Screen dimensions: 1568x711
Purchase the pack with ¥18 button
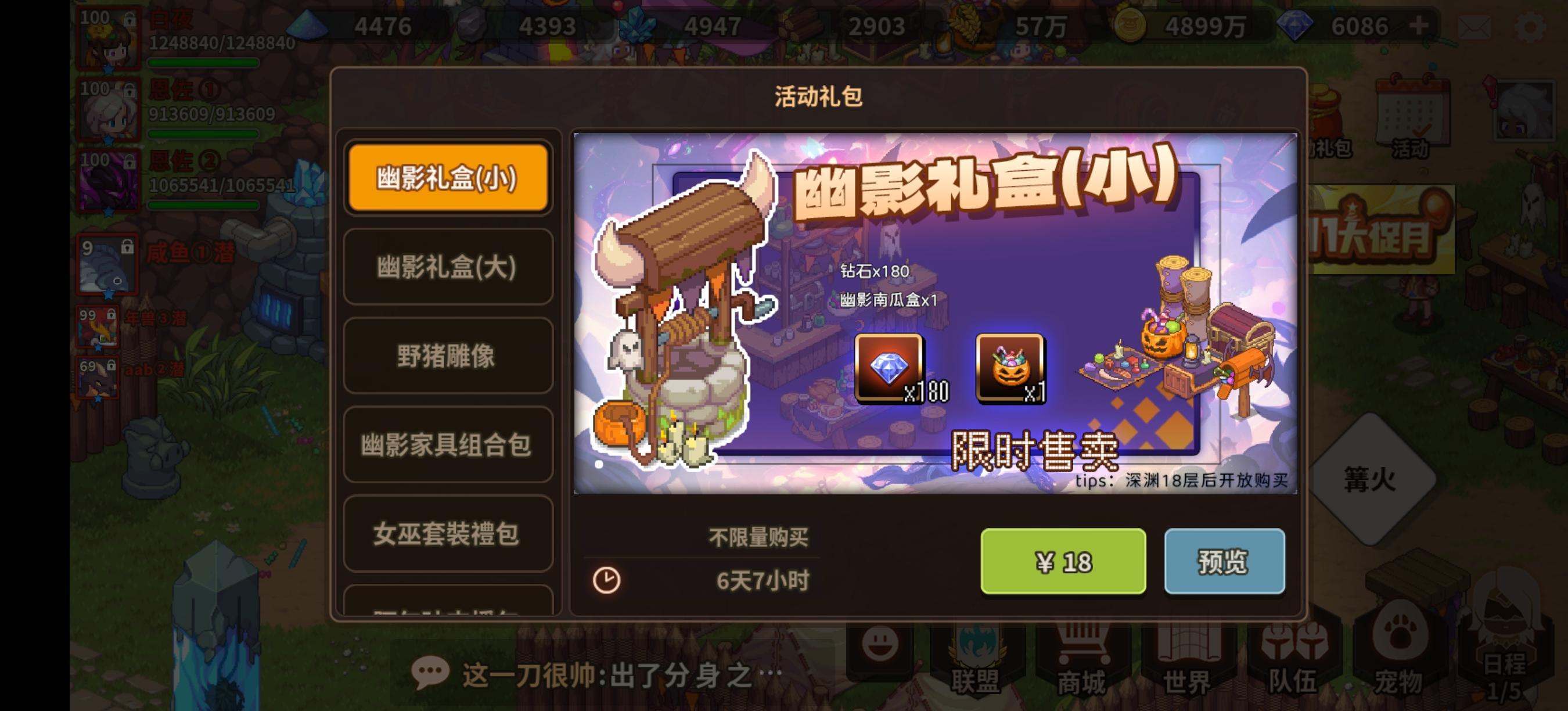pos(1063,562)
